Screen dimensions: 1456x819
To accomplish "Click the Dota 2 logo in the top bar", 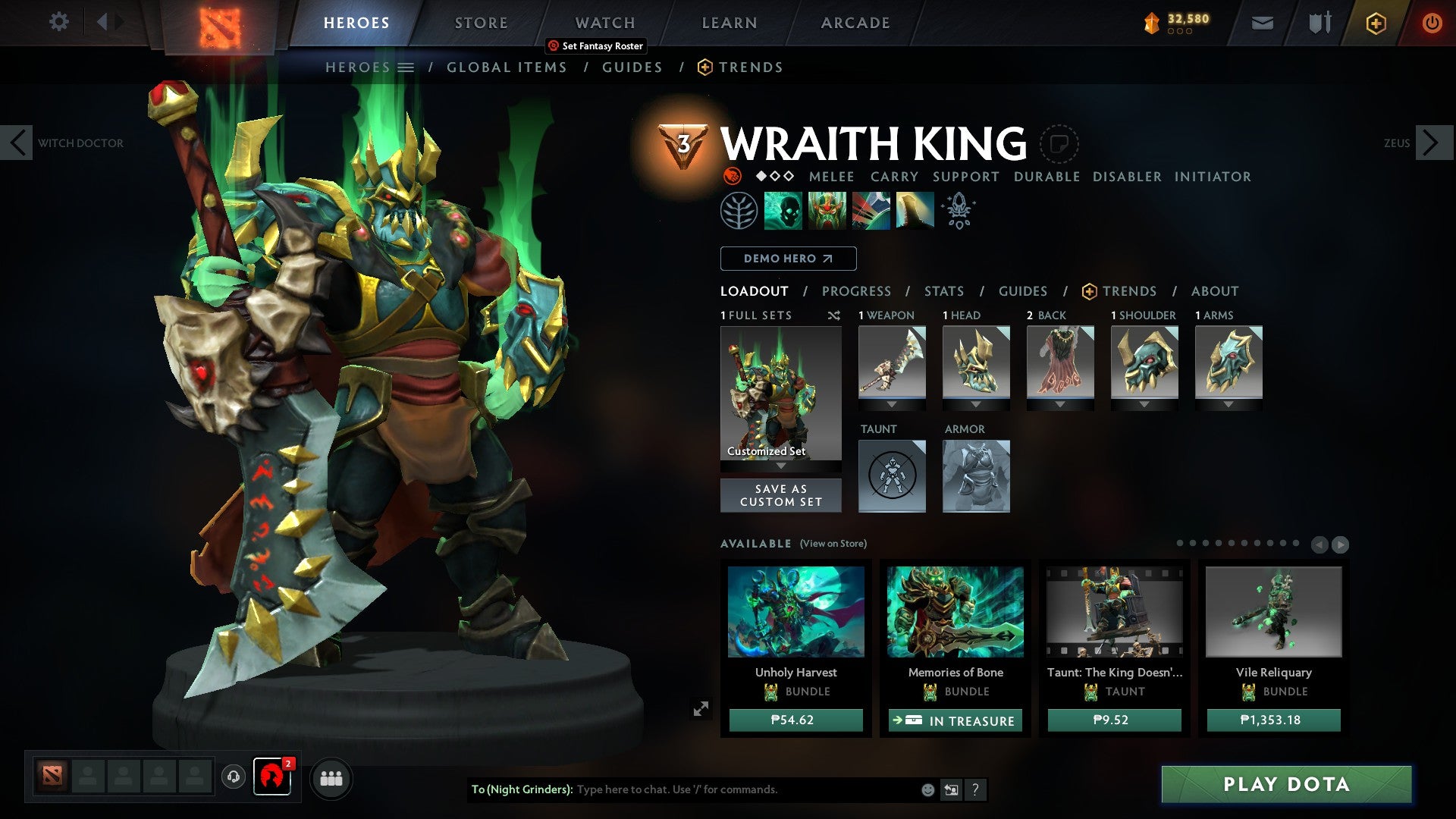I will 219,23.
